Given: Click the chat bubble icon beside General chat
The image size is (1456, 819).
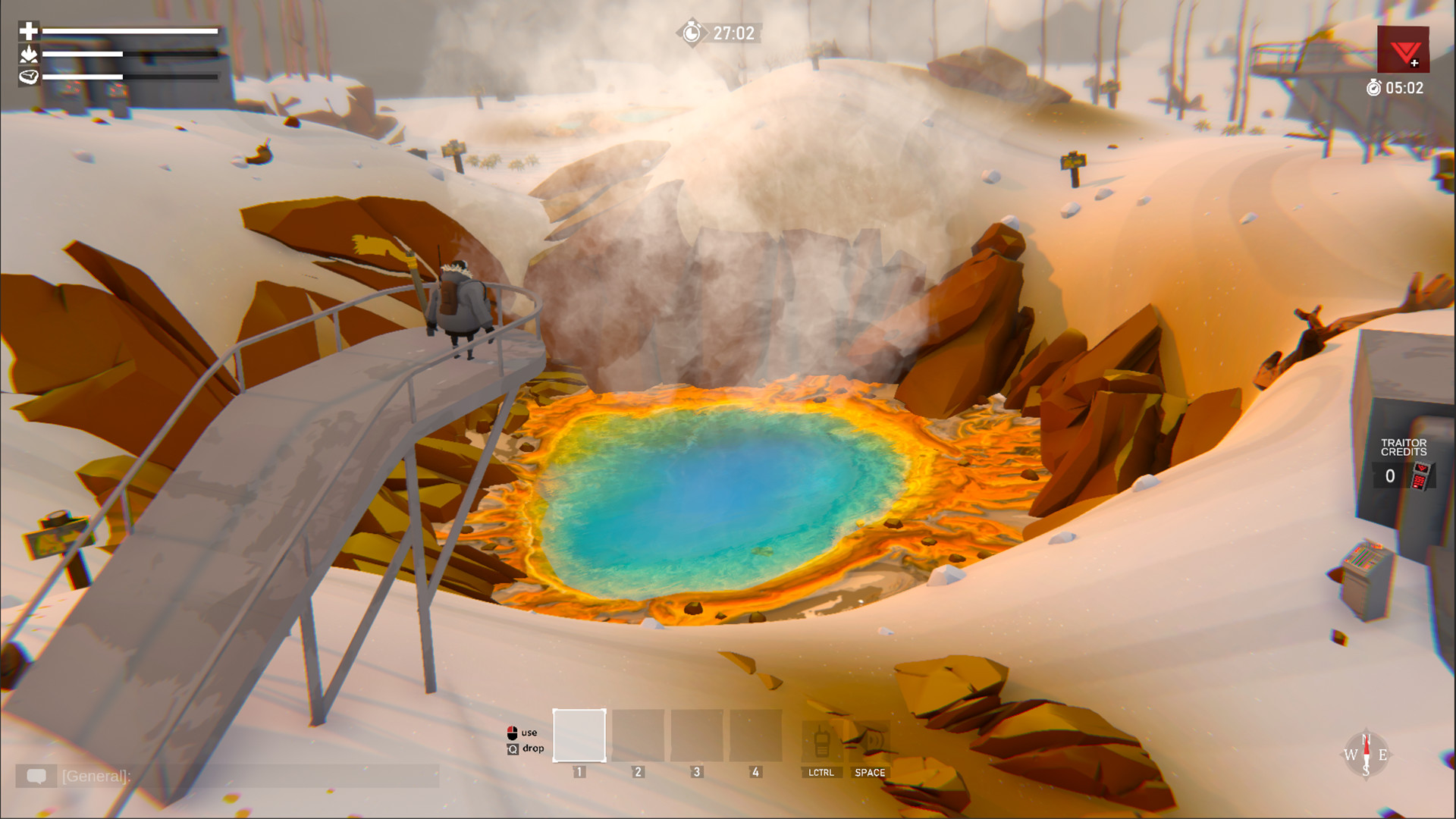Looking at the screenshot, I should coord(36,777).
